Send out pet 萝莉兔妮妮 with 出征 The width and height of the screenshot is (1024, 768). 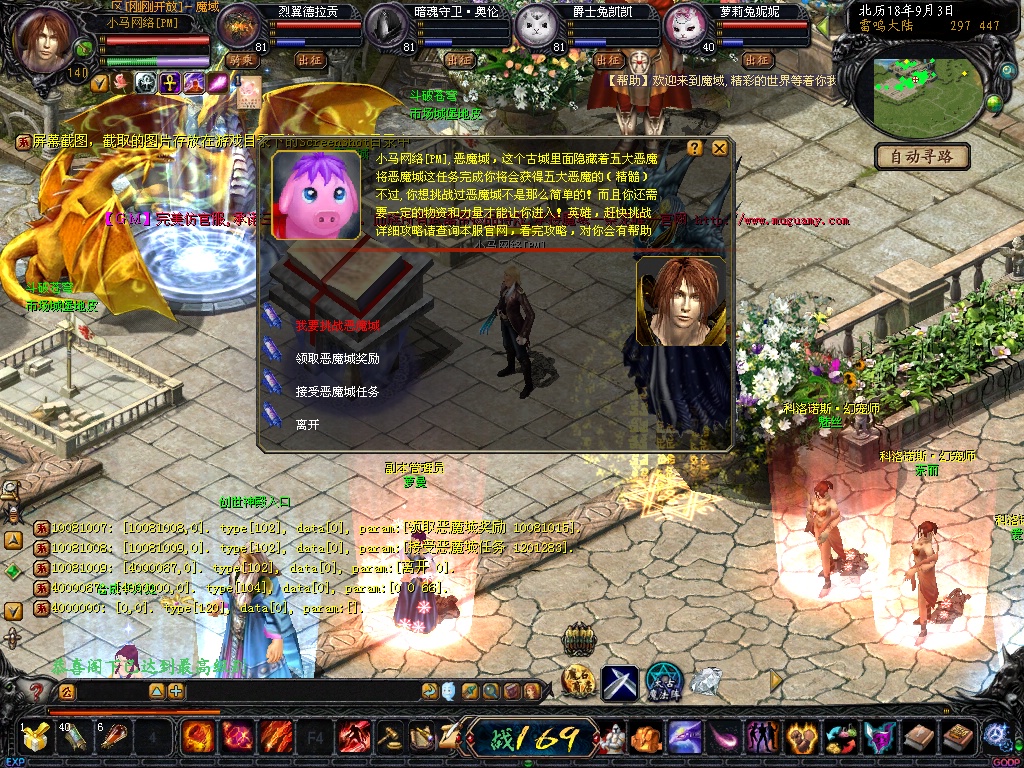point(757,60)
